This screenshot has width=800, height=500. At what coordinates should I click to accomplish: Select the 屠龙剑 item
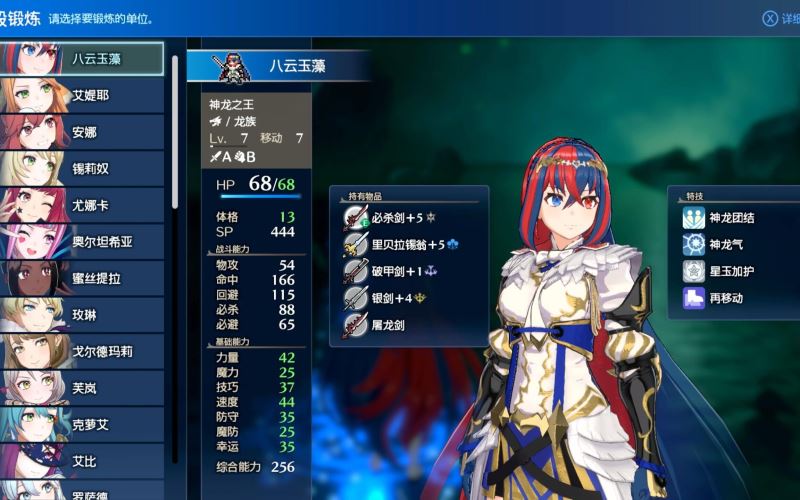coord(390,324)
